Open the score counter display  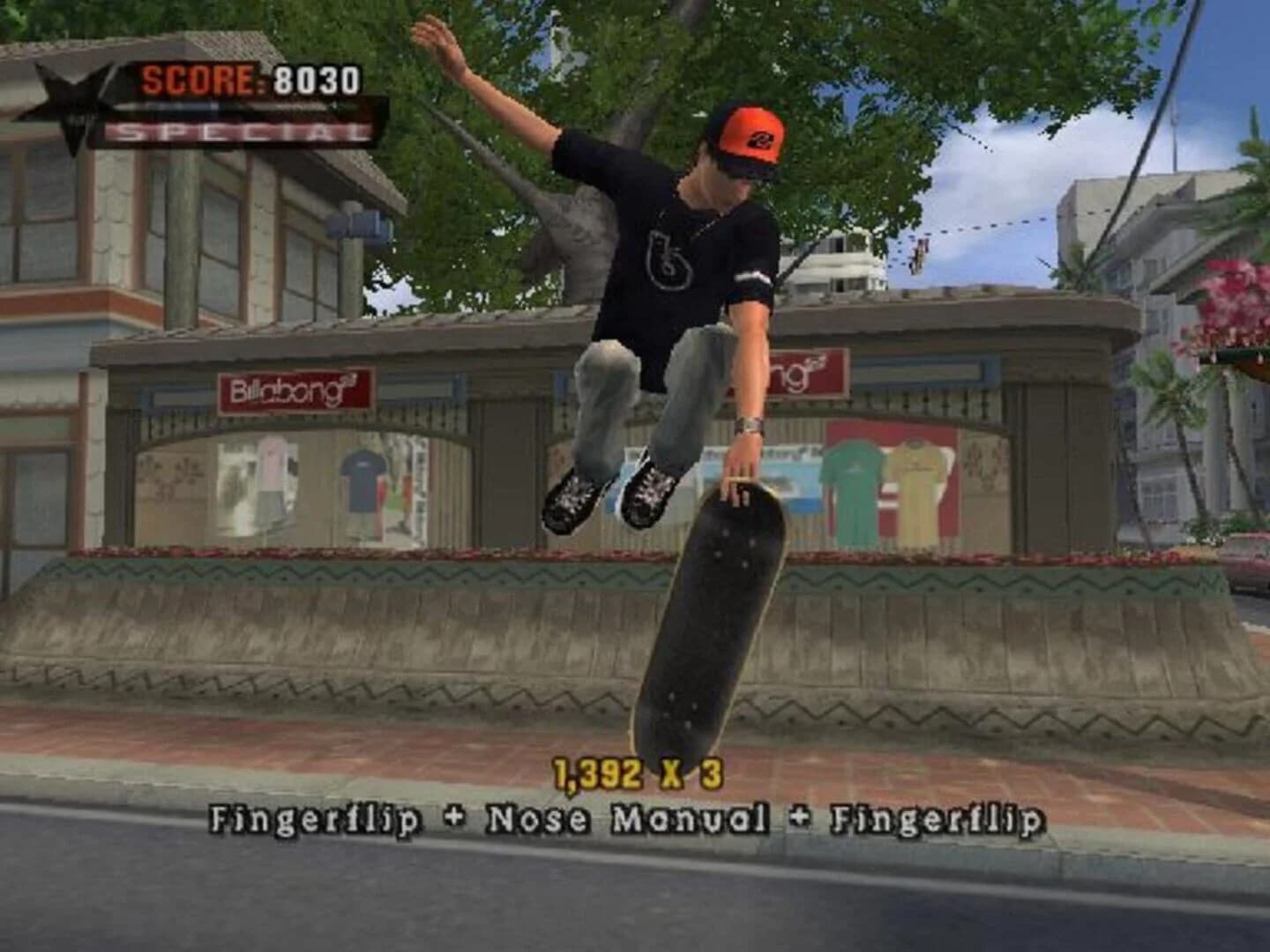pos(251,79)
